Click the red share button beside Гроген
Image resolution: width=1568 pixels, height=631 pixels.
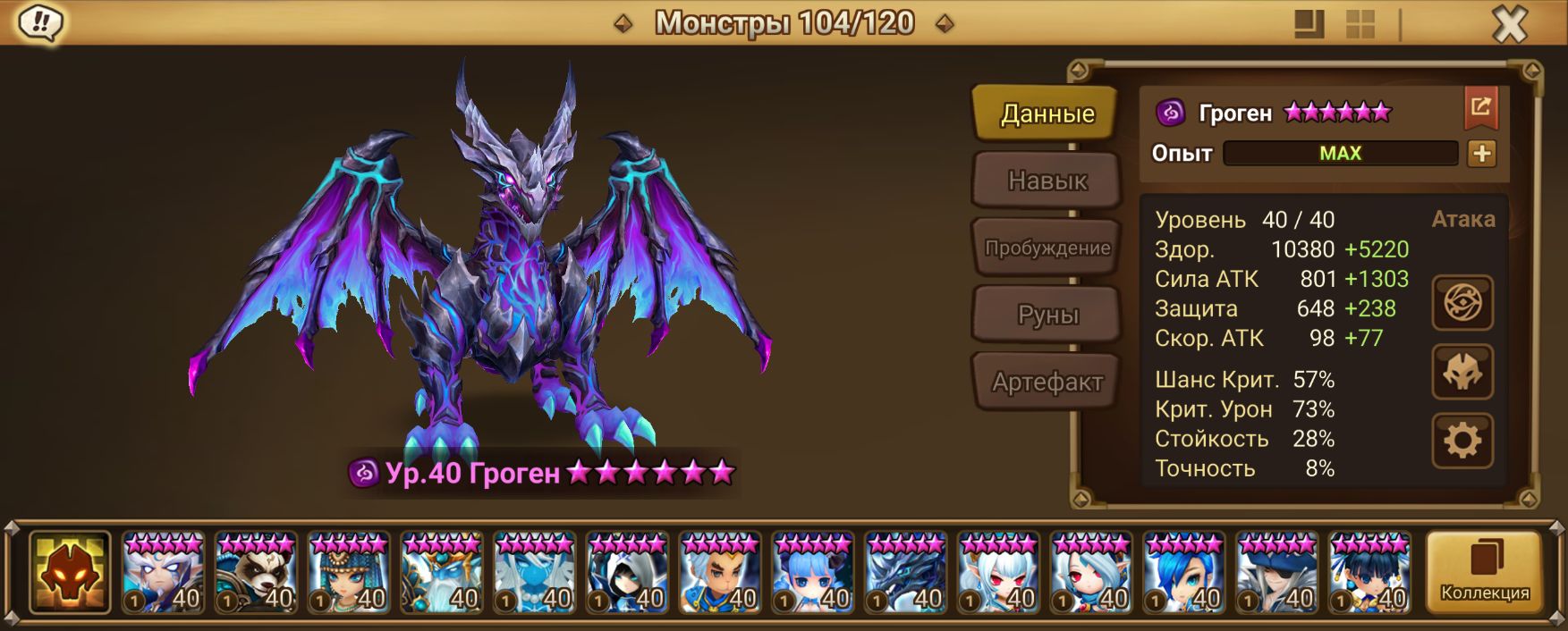coord(1480,109)
